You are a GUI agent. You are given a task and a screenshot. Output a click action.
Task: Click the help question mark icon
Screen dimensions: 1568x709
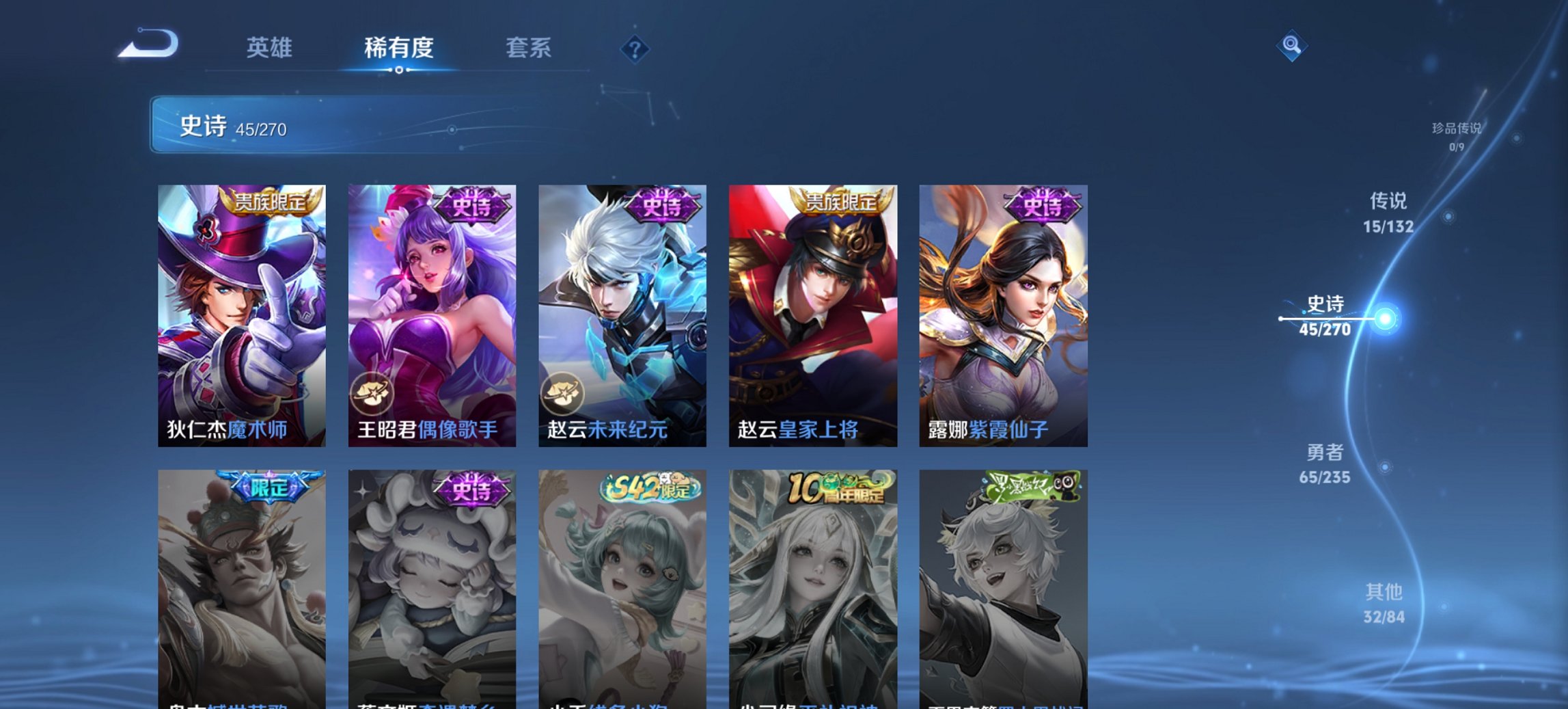click(x=635, y=48)
